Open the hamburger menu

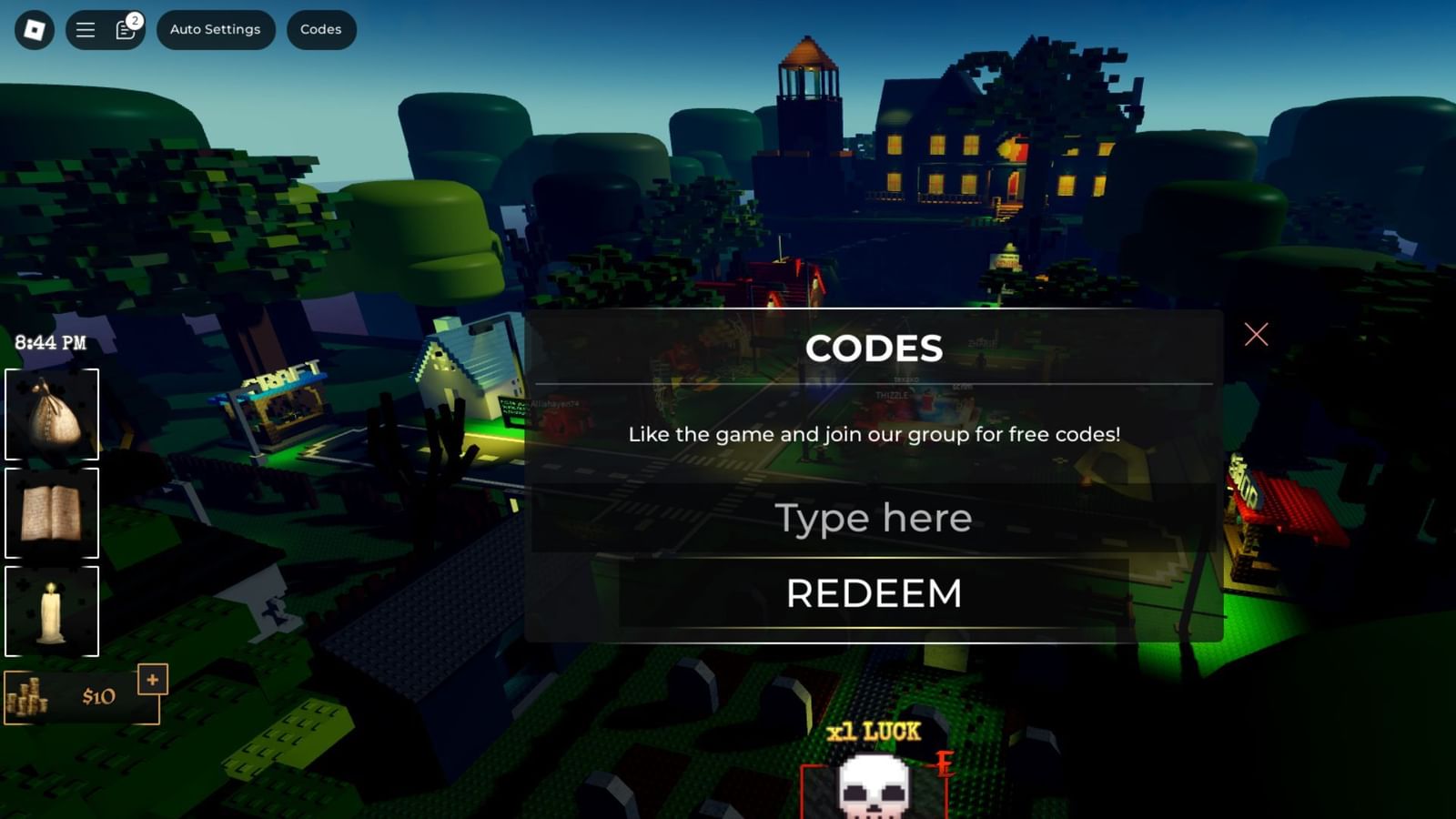pos(85,28)
